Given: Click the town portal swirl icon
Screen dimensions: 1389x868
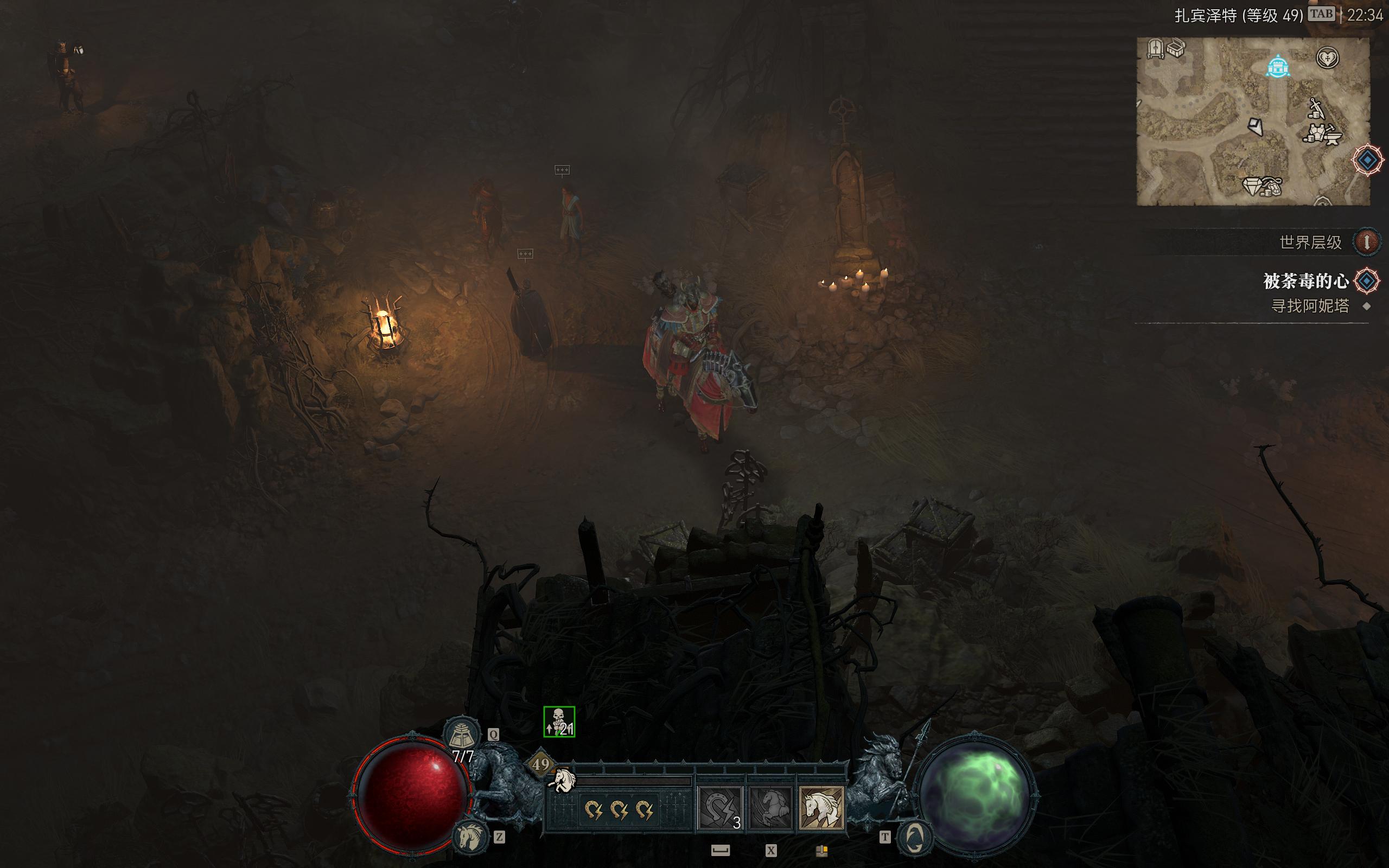Looking at the screenshot, I should 914,839.
